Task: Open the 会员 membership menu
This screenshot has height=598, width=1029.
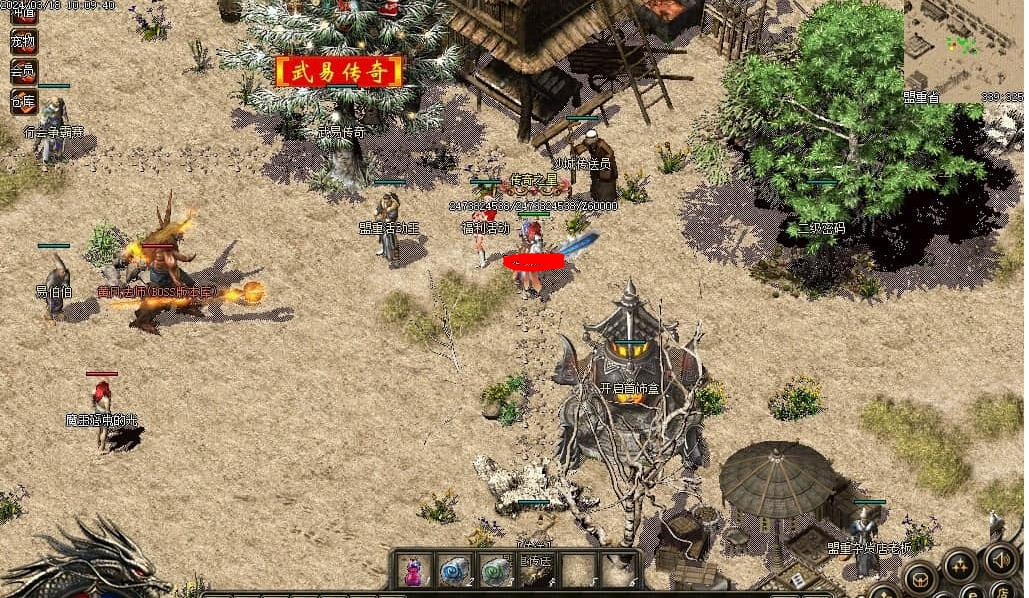Action: (23, 71)
